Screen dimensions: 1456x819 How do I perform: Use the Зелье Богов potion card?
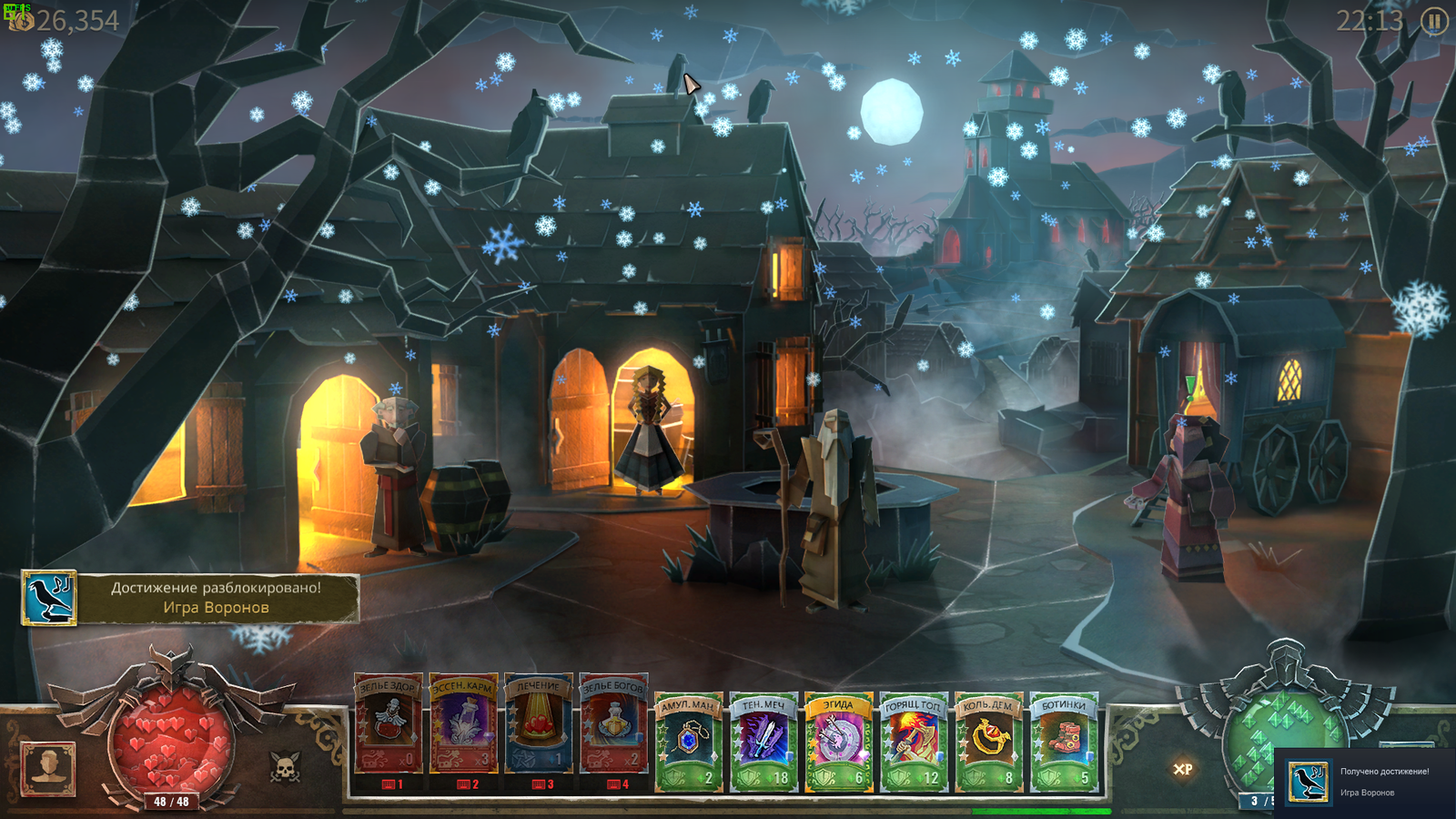(614, 728)
